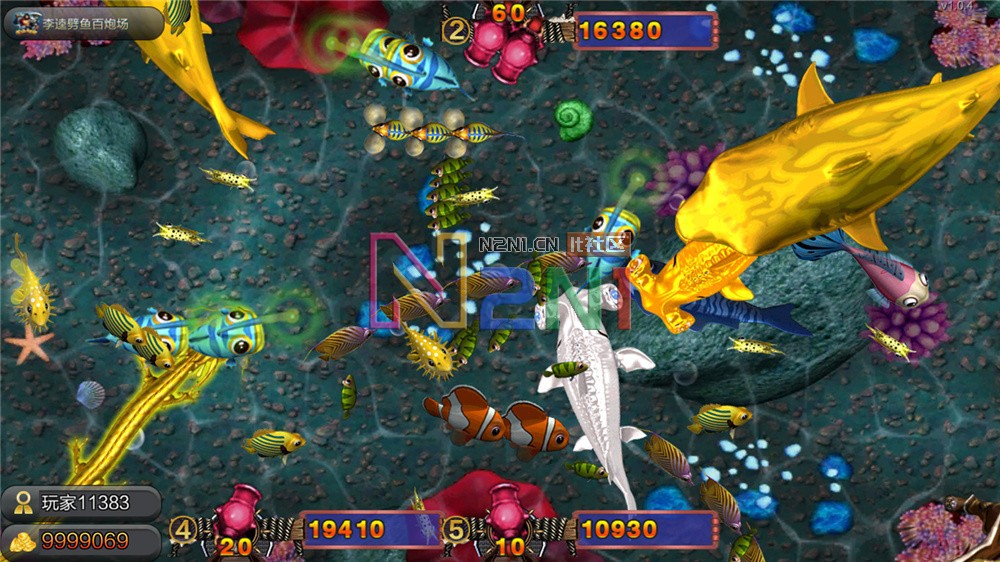Open the 玩家11383 player profile

[81, 503]
